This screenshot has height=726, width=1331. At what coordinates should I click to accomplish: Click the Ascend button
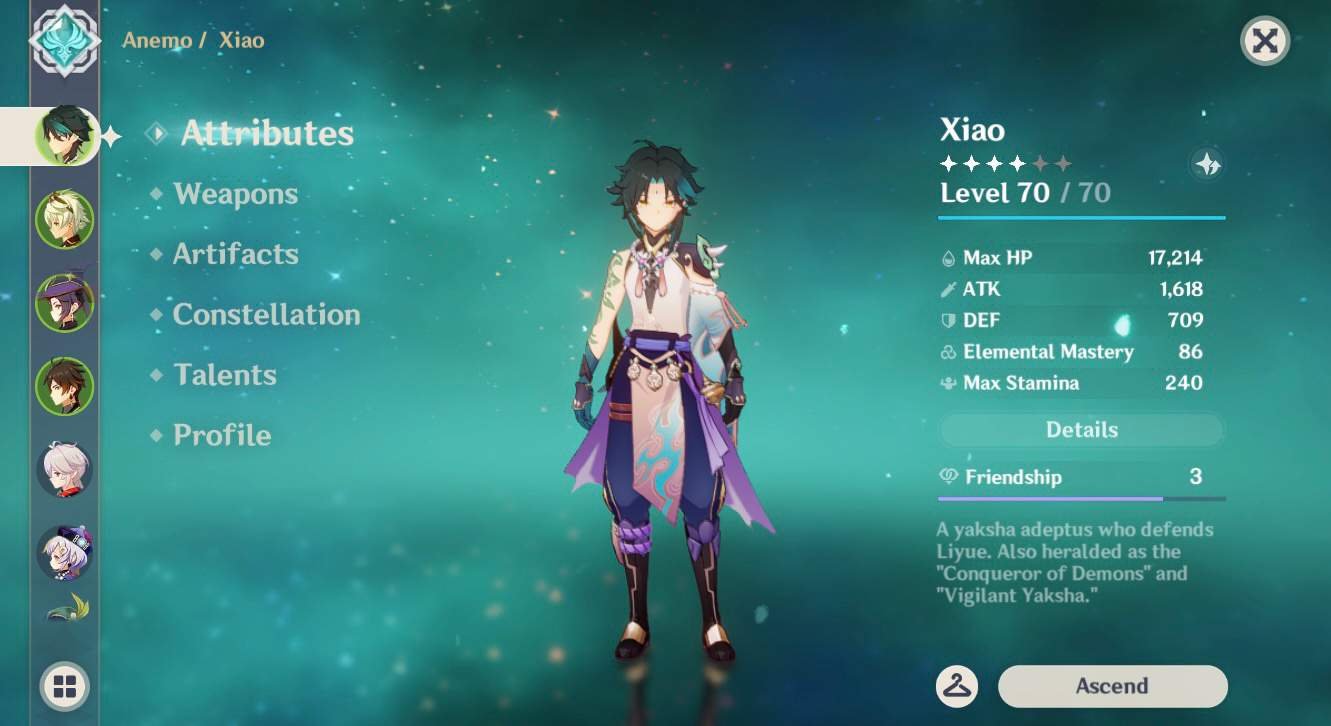(x=1112, y=686)
